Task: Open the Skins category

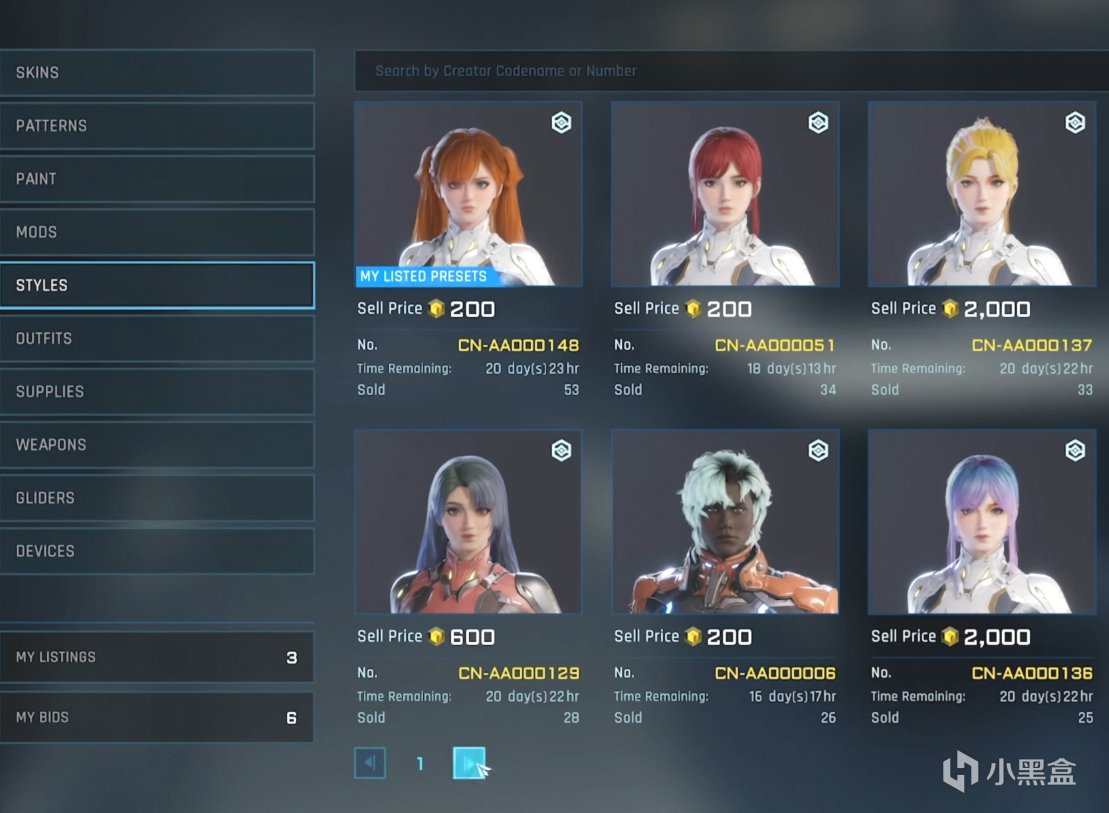Action: point(156,73)
